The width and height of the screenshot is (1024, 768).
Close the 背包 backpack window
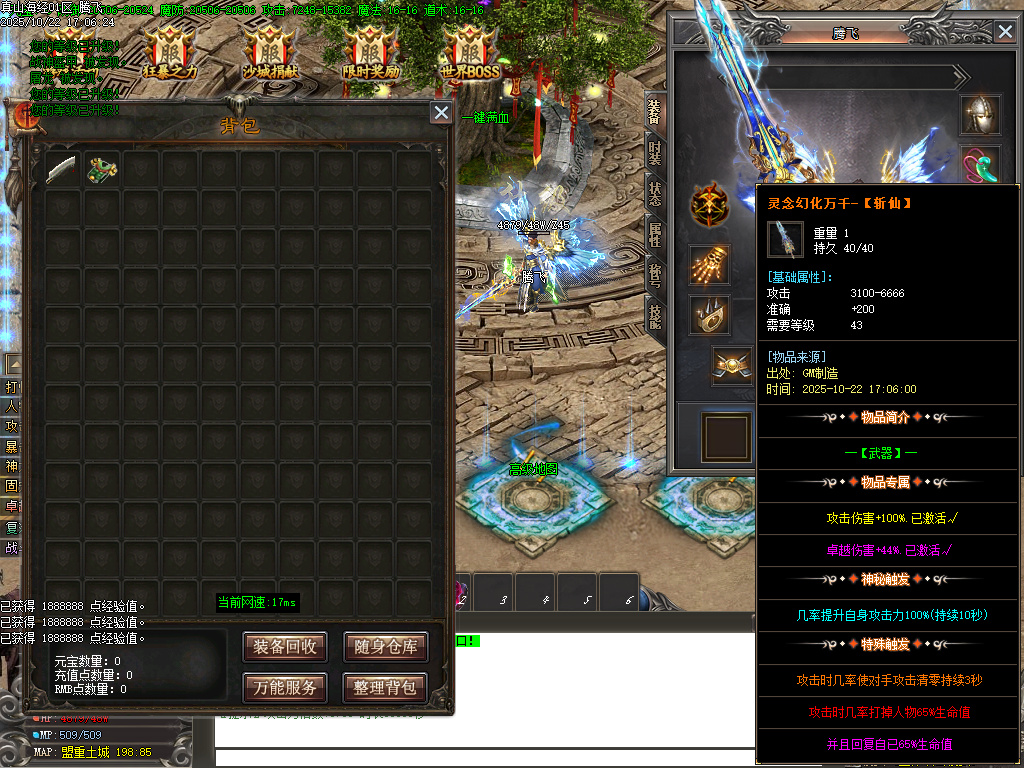[441, 113]
